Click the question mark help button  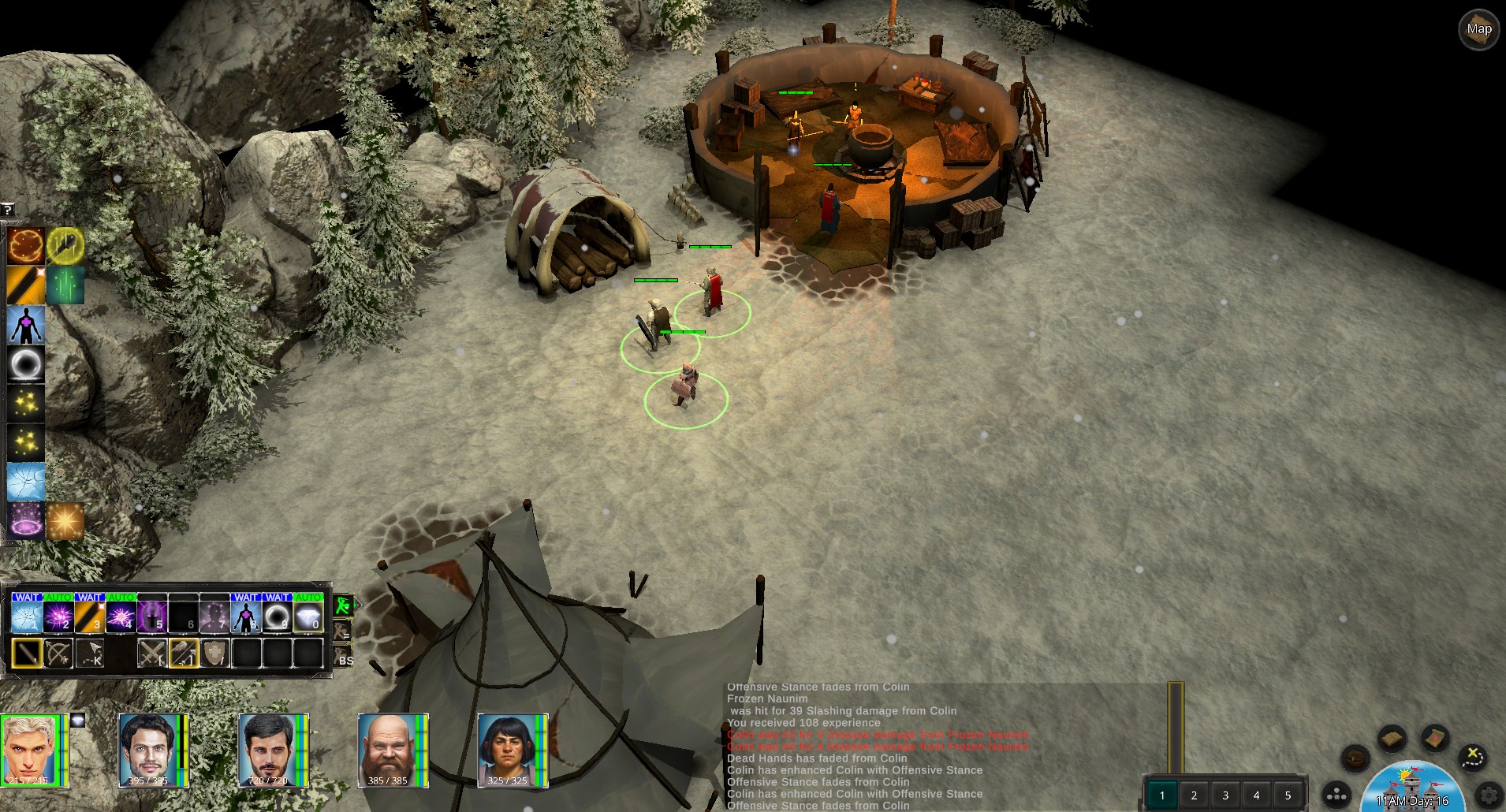point(7,210)
